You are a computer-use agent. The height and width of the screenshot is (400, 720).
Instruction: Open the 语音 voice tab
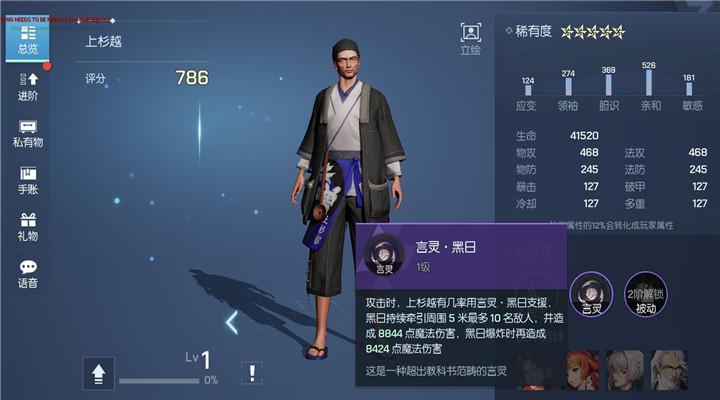point(28,274)
